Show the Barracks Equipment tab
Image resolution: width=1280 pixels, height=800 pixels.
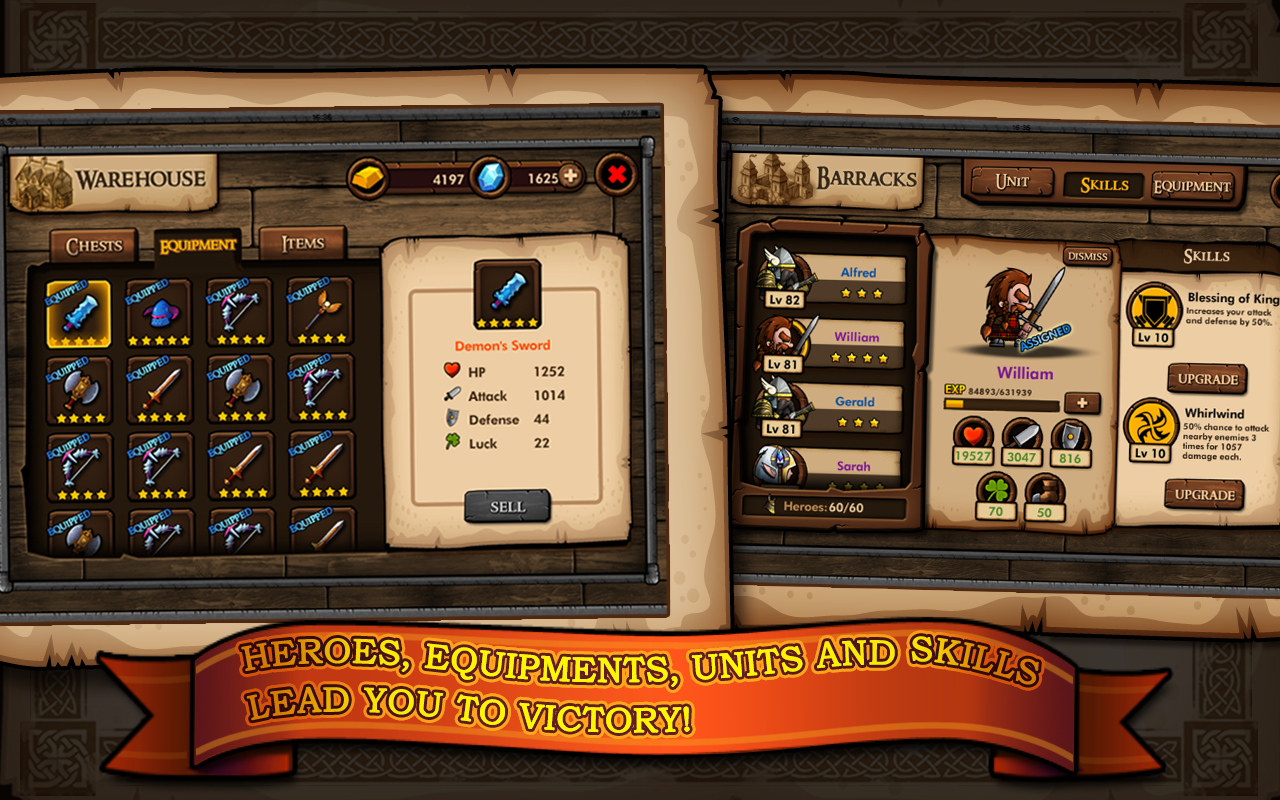click(x=1191, y=186)
